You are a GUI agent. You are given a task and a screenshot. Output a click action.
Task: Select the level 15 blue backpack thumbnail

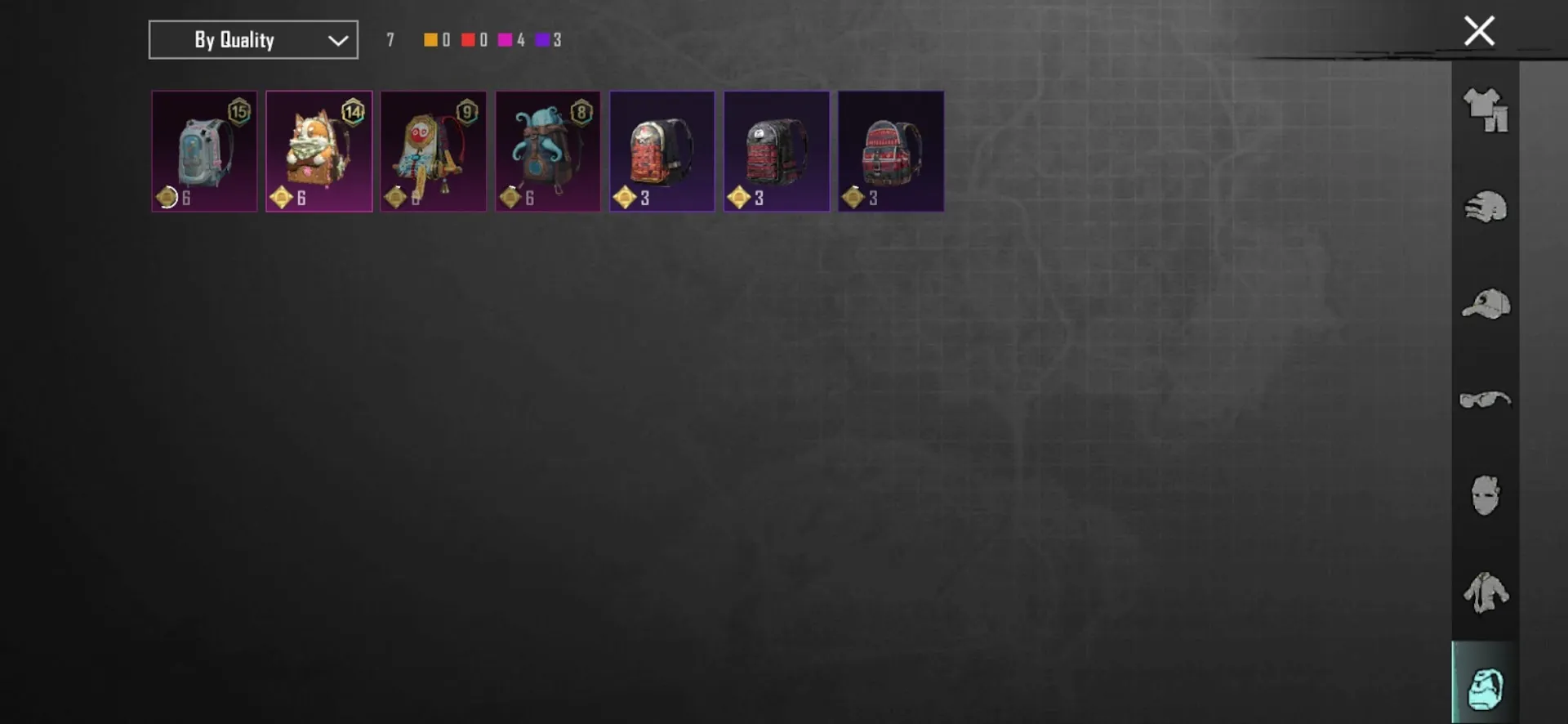pos(204,151)
